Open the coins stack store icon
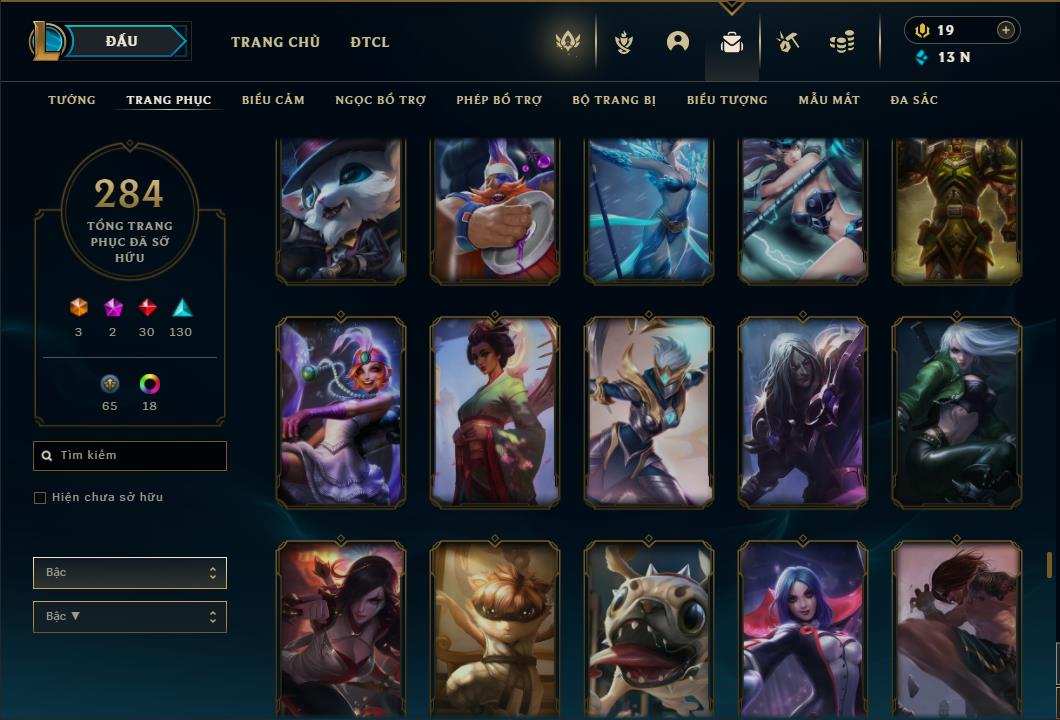 pyautogui.click(x=842, y=42)
